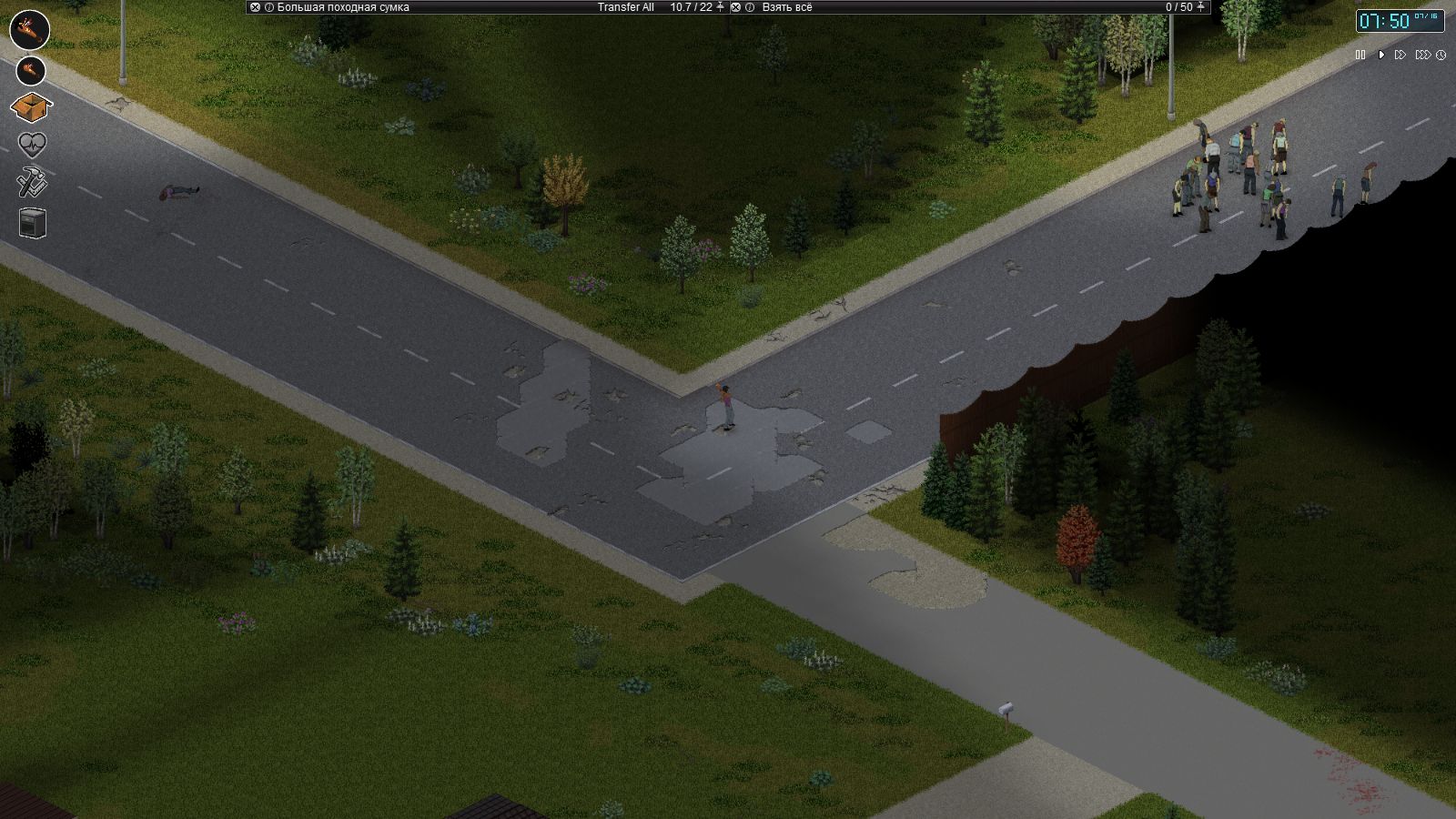This screenshot has width=1456, height=819.
Task: Click the clock time-skip speed button
Action: point(1441,56)
